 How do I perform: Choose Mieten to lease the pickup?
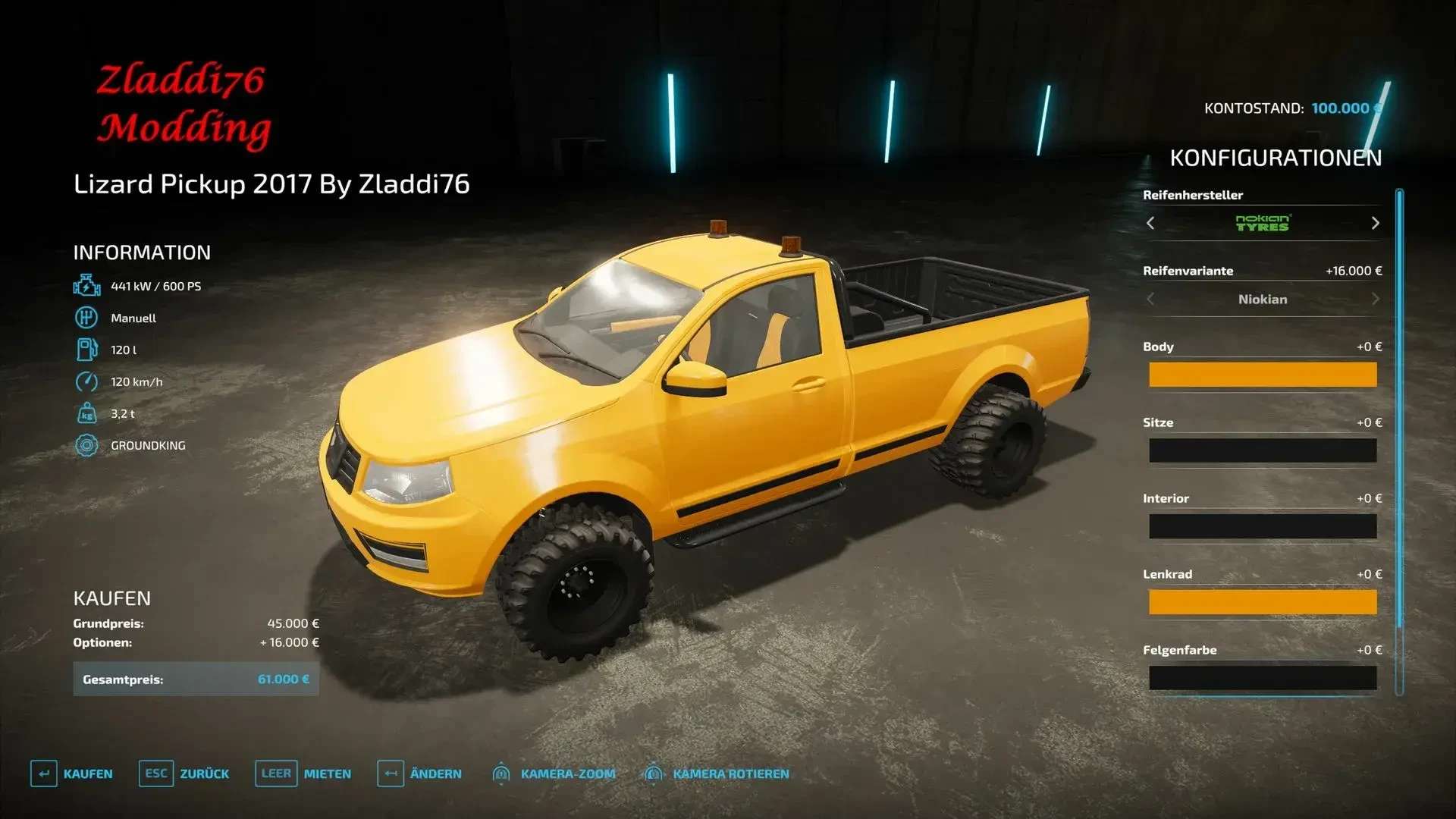coord(303,773)
